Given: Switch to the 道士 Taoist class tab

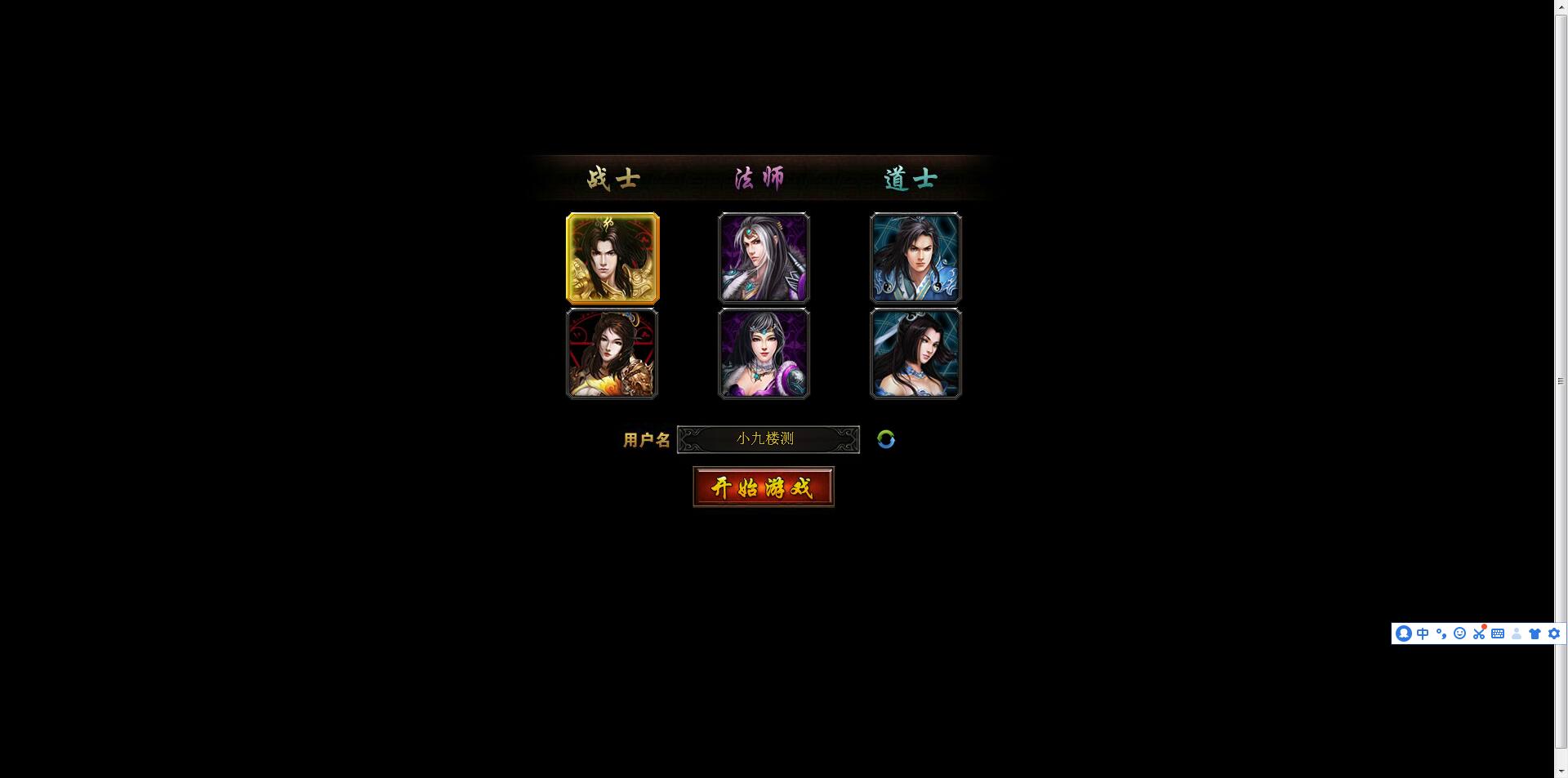Looking at the screenshot, I should 910,178.
